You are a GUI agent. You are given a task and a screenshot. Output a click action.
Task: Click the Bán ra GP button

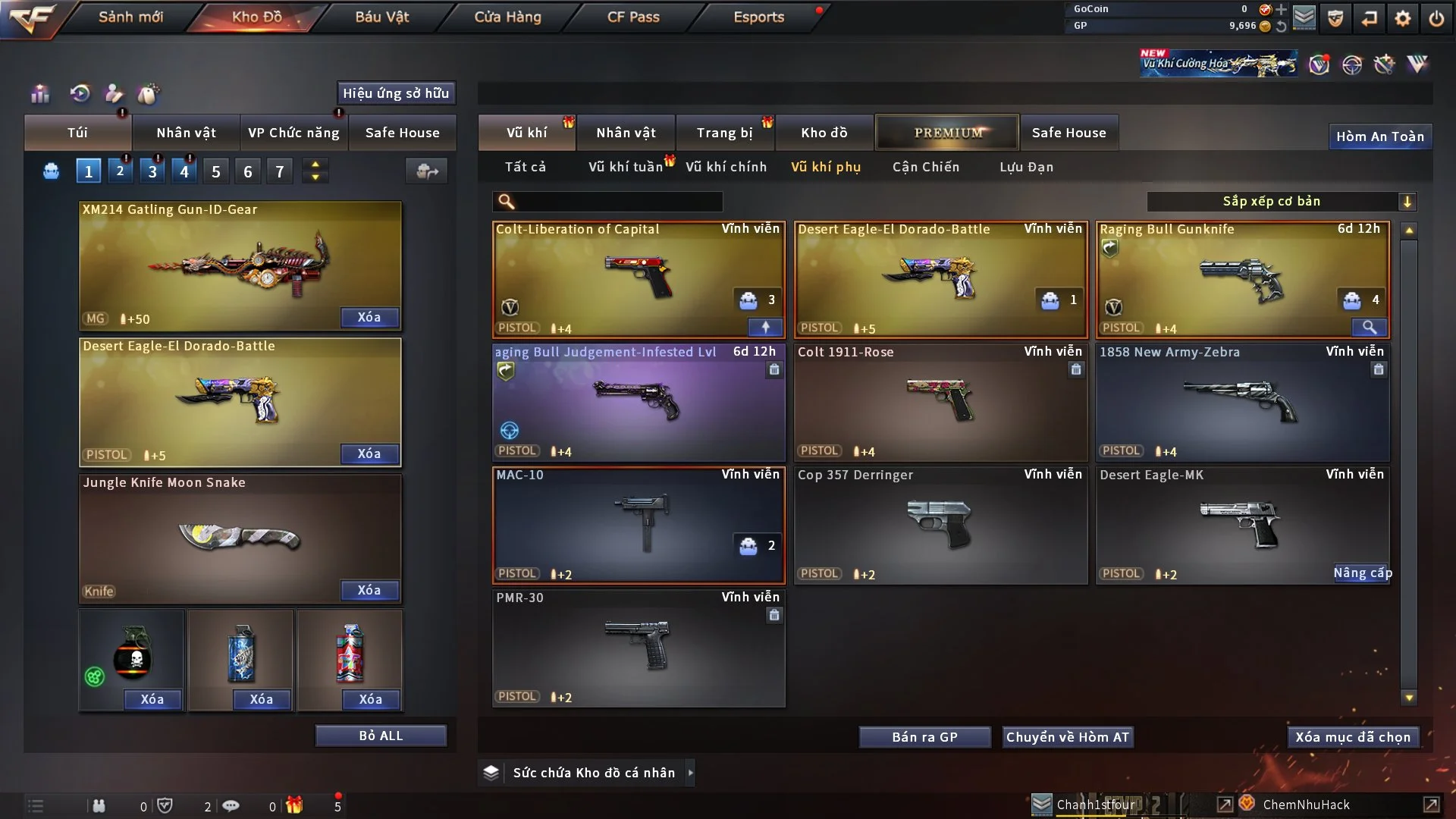pyautogui.click(x=924, y=737)
